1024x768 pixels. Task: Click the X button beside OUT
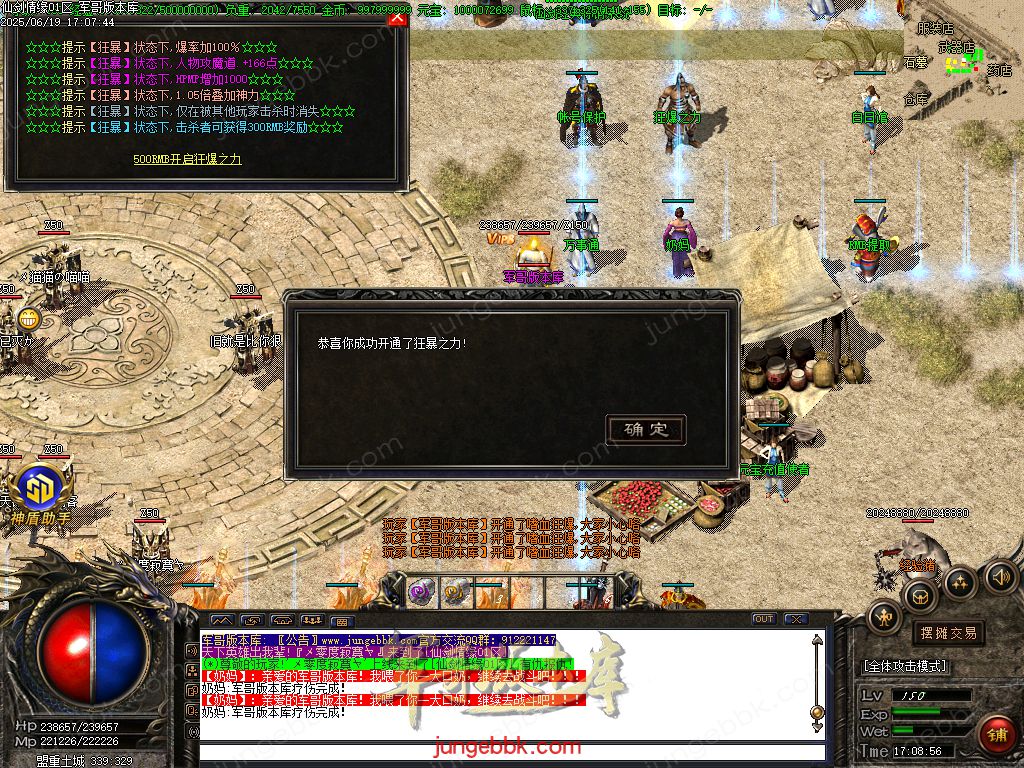(x=795, y=620)
